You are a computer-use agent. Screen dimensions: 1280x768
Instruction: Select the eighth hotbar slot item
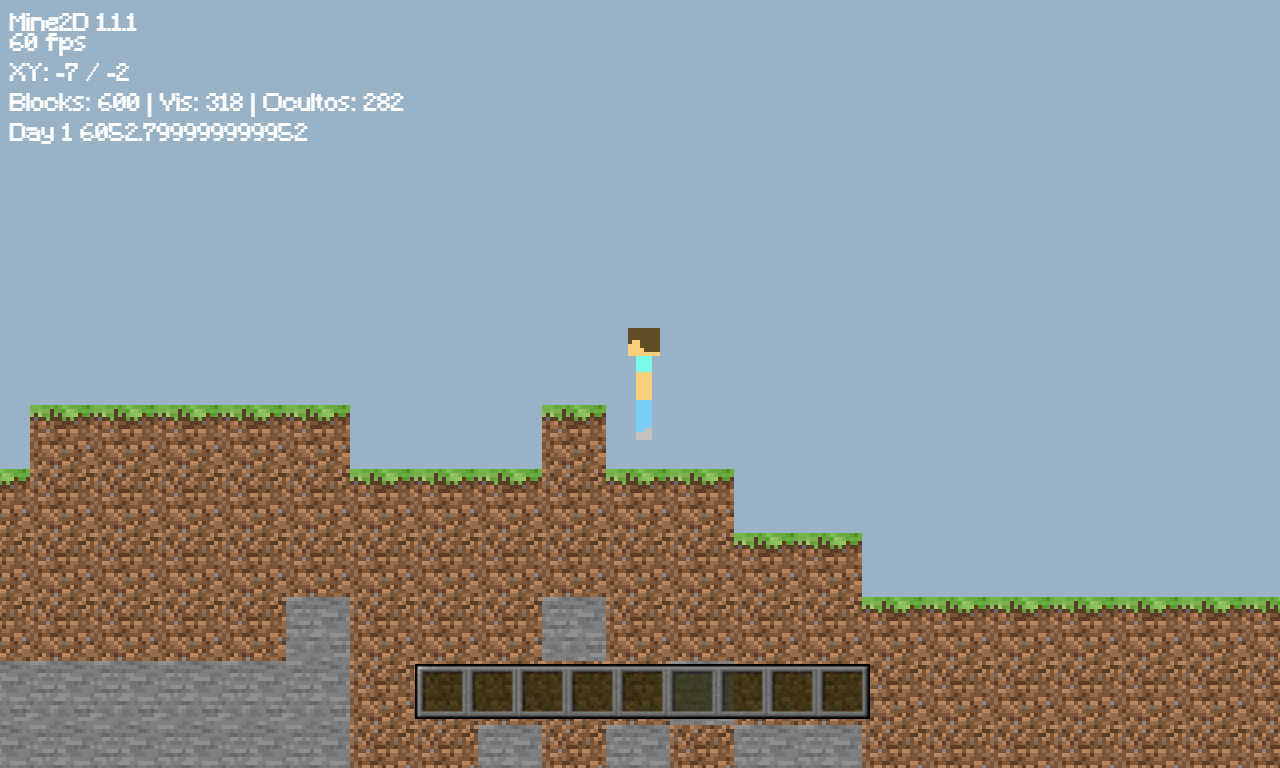[791, 690]
